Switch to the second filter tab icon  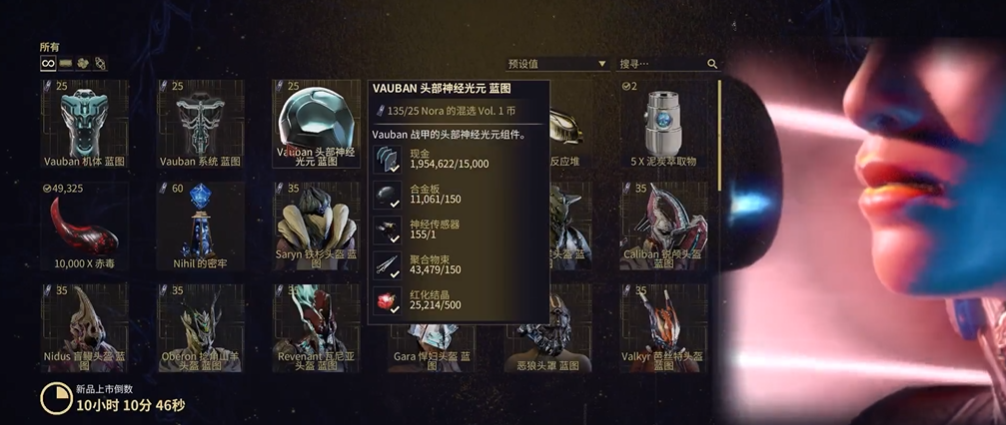coord(65,63)
